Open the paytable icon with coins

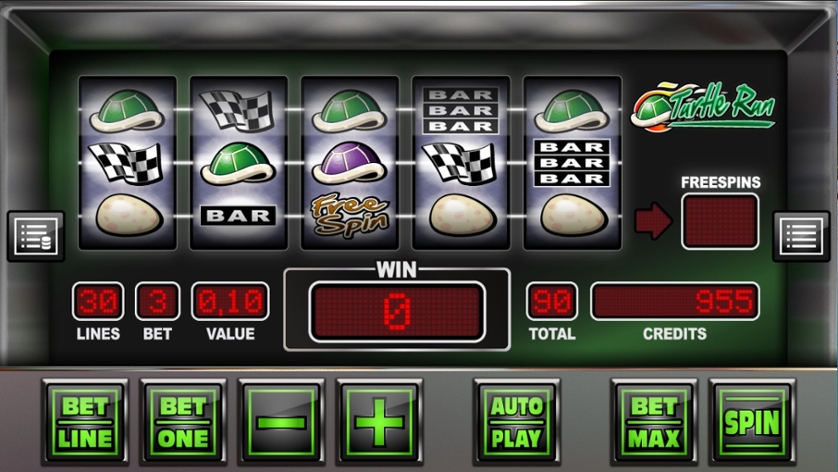point(36,236)
